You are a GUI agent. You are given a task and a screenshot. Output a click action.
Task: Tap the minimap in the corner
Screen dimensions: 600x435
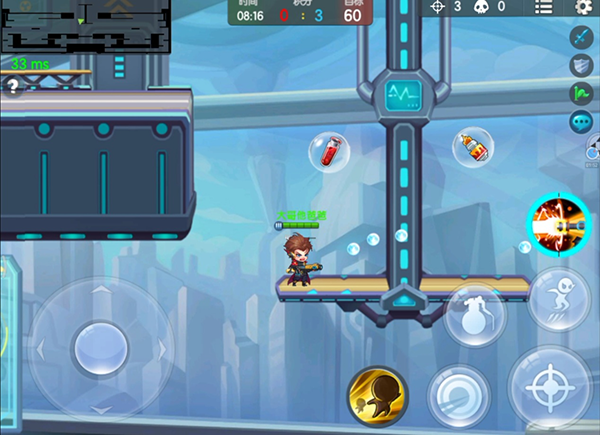click(x=86, y=28)
